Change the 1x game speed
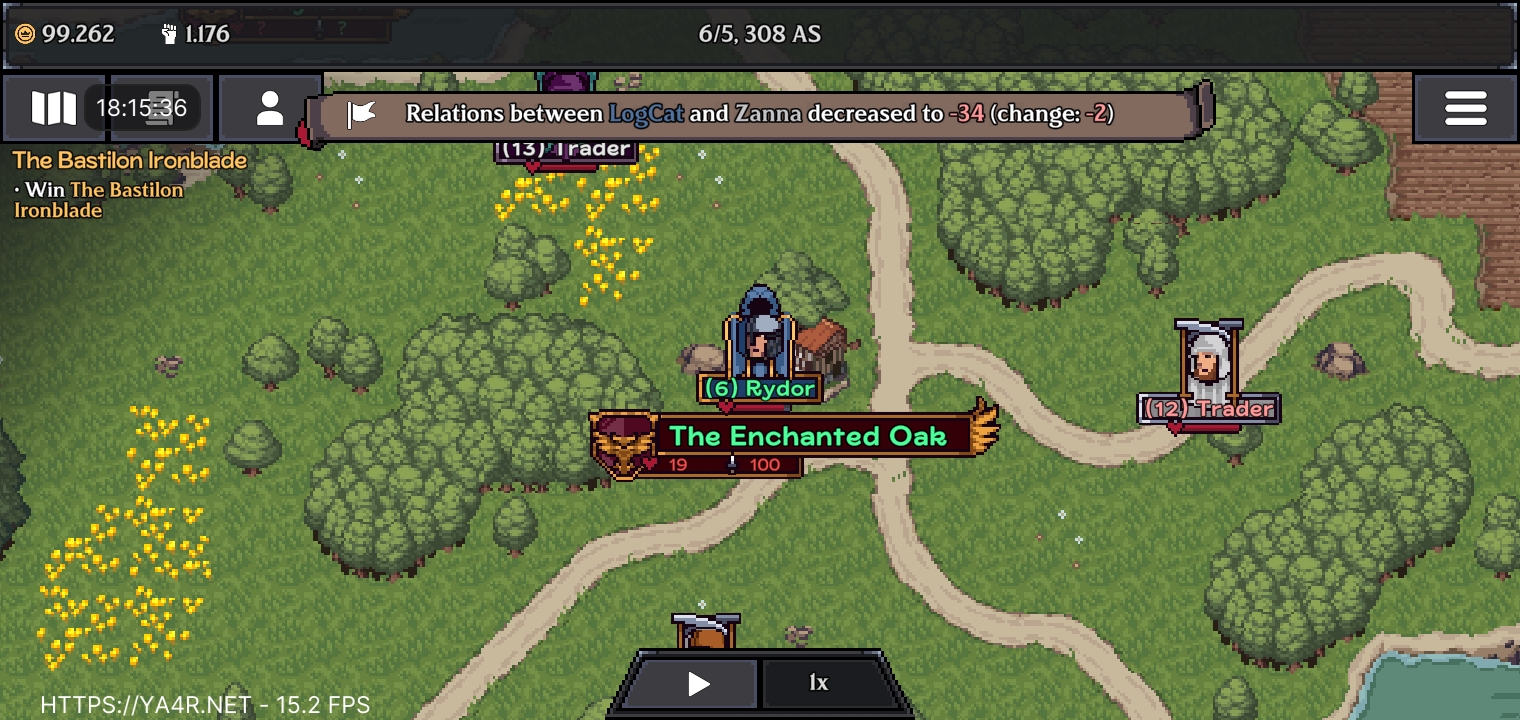Image resolution: width=1520 pixels, height=720 pixels. 819,684
